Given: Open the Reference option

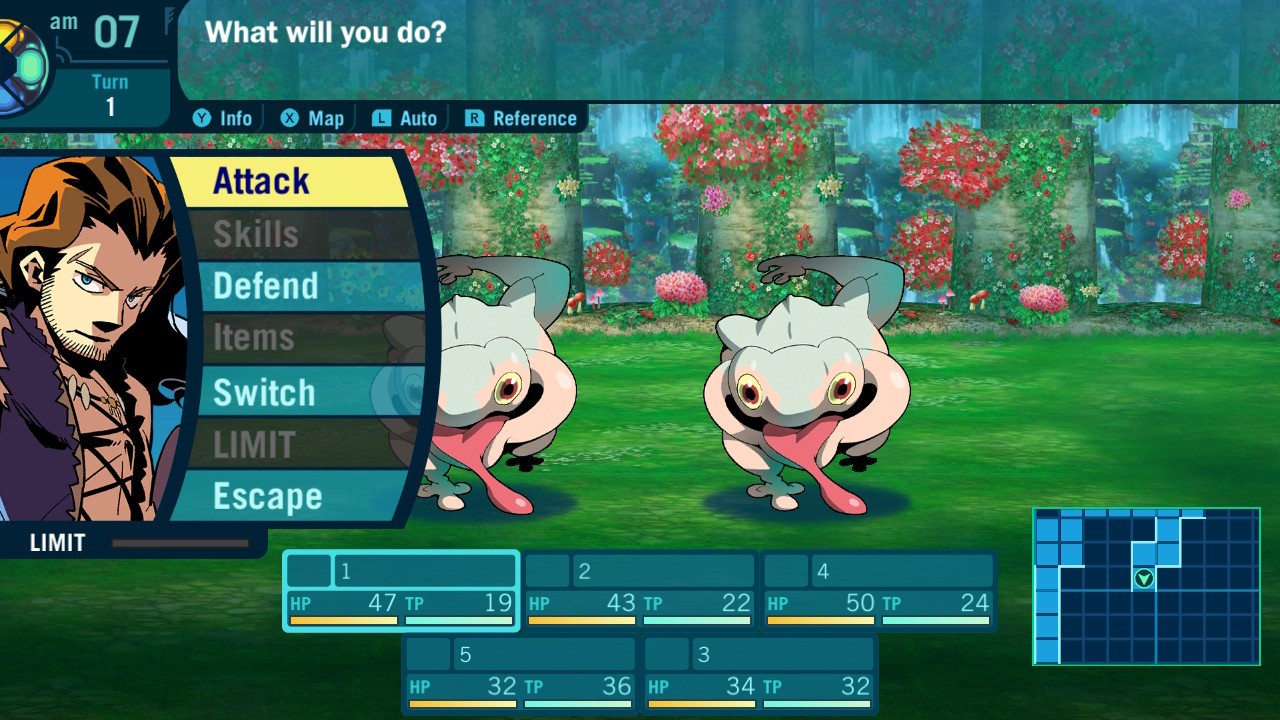Looking at the screenshot, I should pos(521,118).
